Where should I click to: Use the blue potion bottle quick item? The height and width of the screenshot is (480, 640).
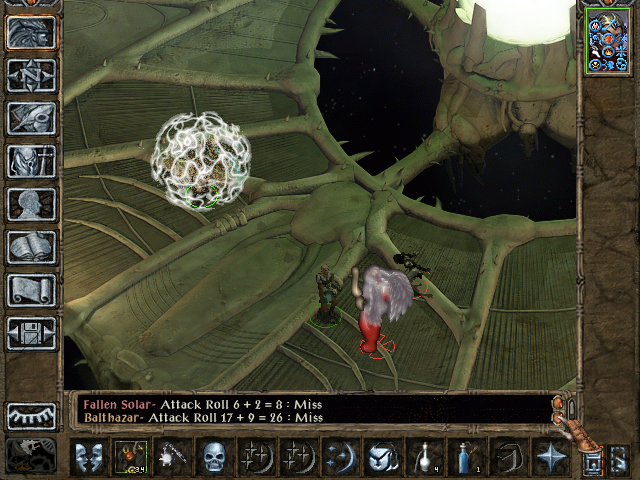465,458
